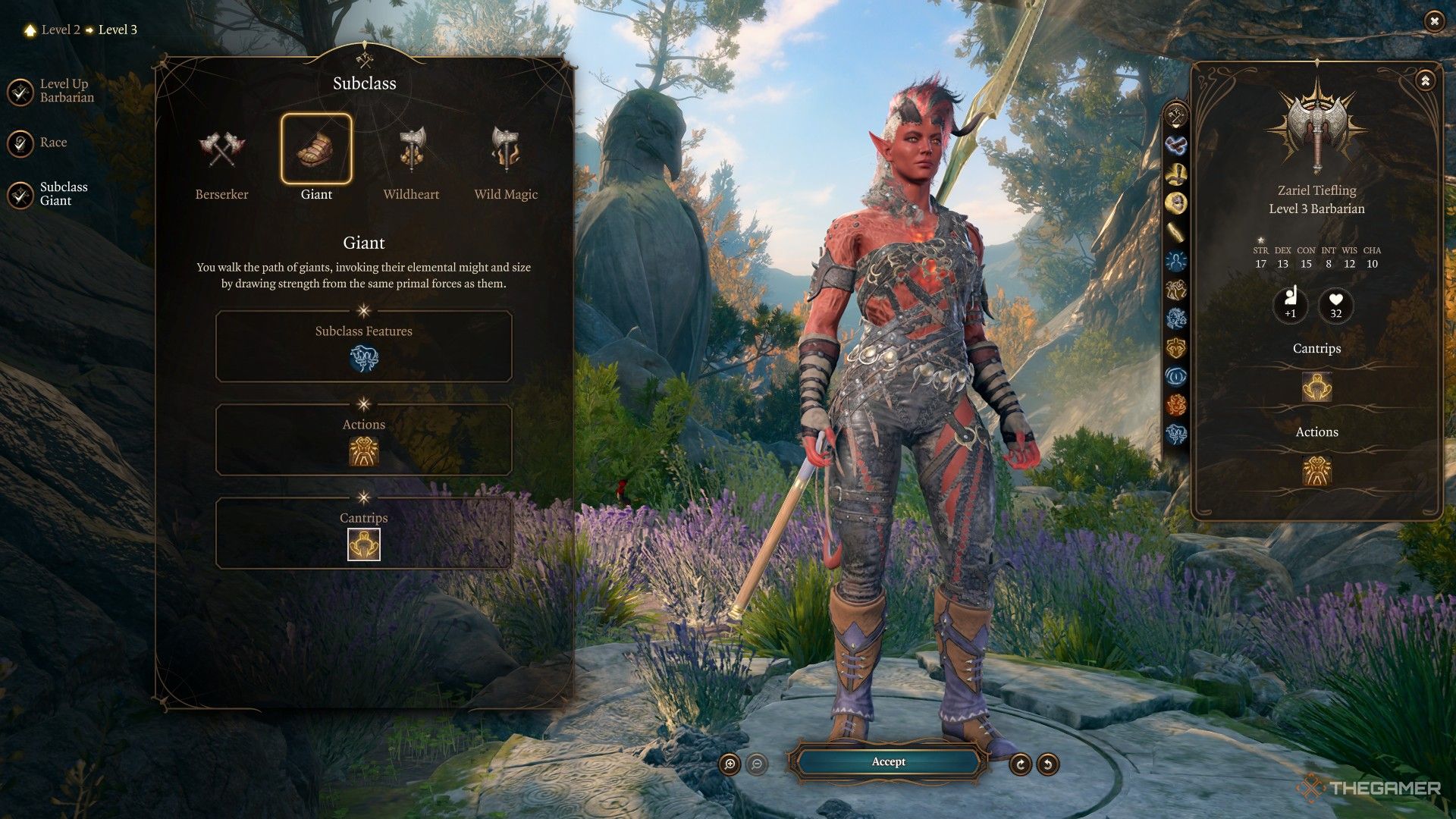This screenshot has height=819, width=1456.
Task: Select the Giant subclass option
Action: point(316,150)
